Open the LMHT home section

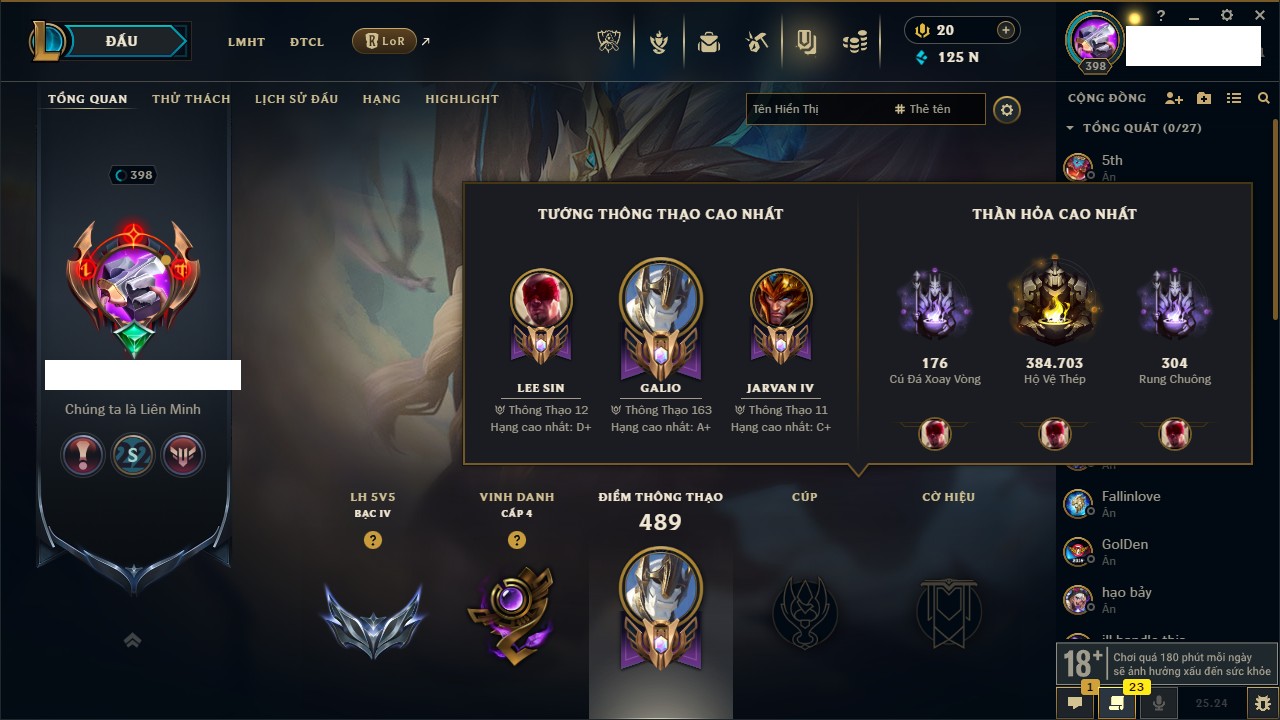tap(246, 42)
